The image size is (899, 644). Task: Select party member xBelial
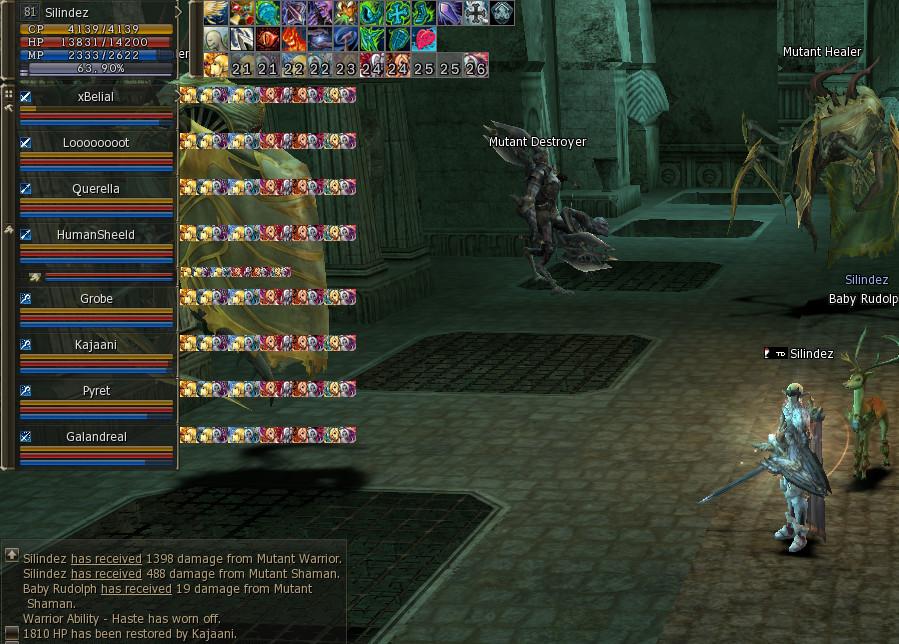(x=96, y=97)
